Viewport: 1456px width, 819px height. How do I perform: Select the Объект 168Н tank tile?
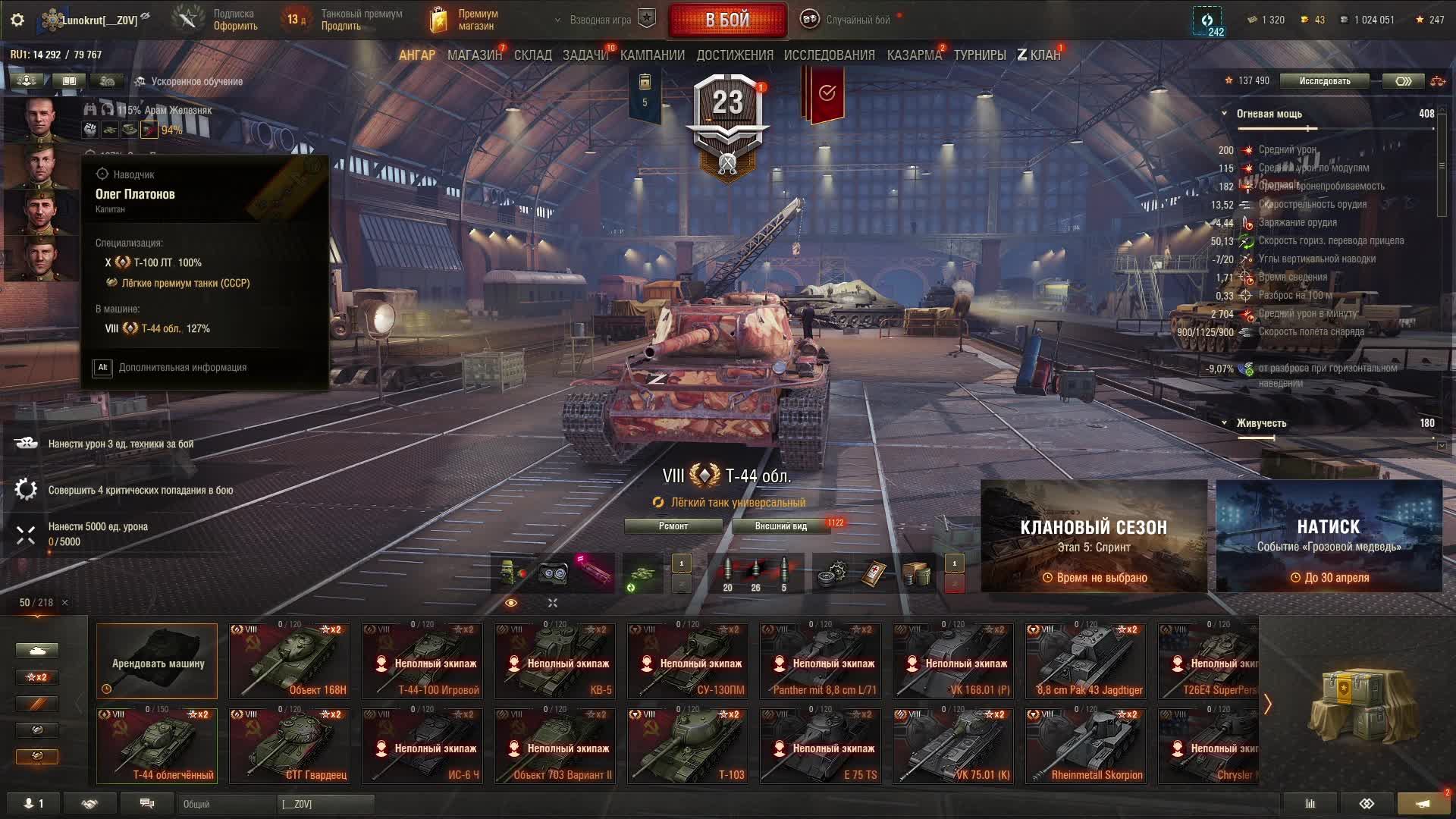pyautogui.click(x=290, y=661)
